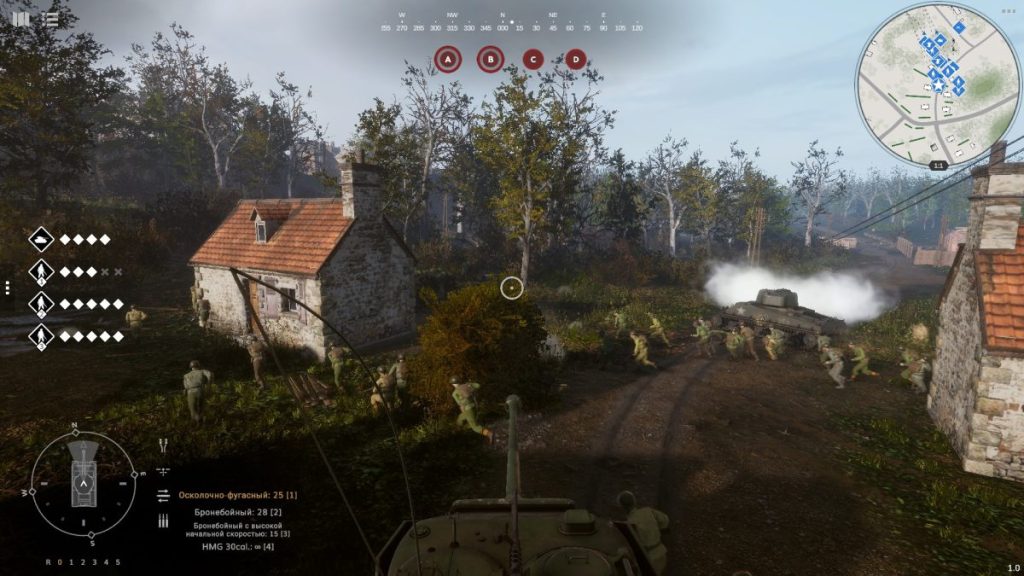Select objective marker B
This screenshot has height=576, width=1024.
click(x=490, y=59)
